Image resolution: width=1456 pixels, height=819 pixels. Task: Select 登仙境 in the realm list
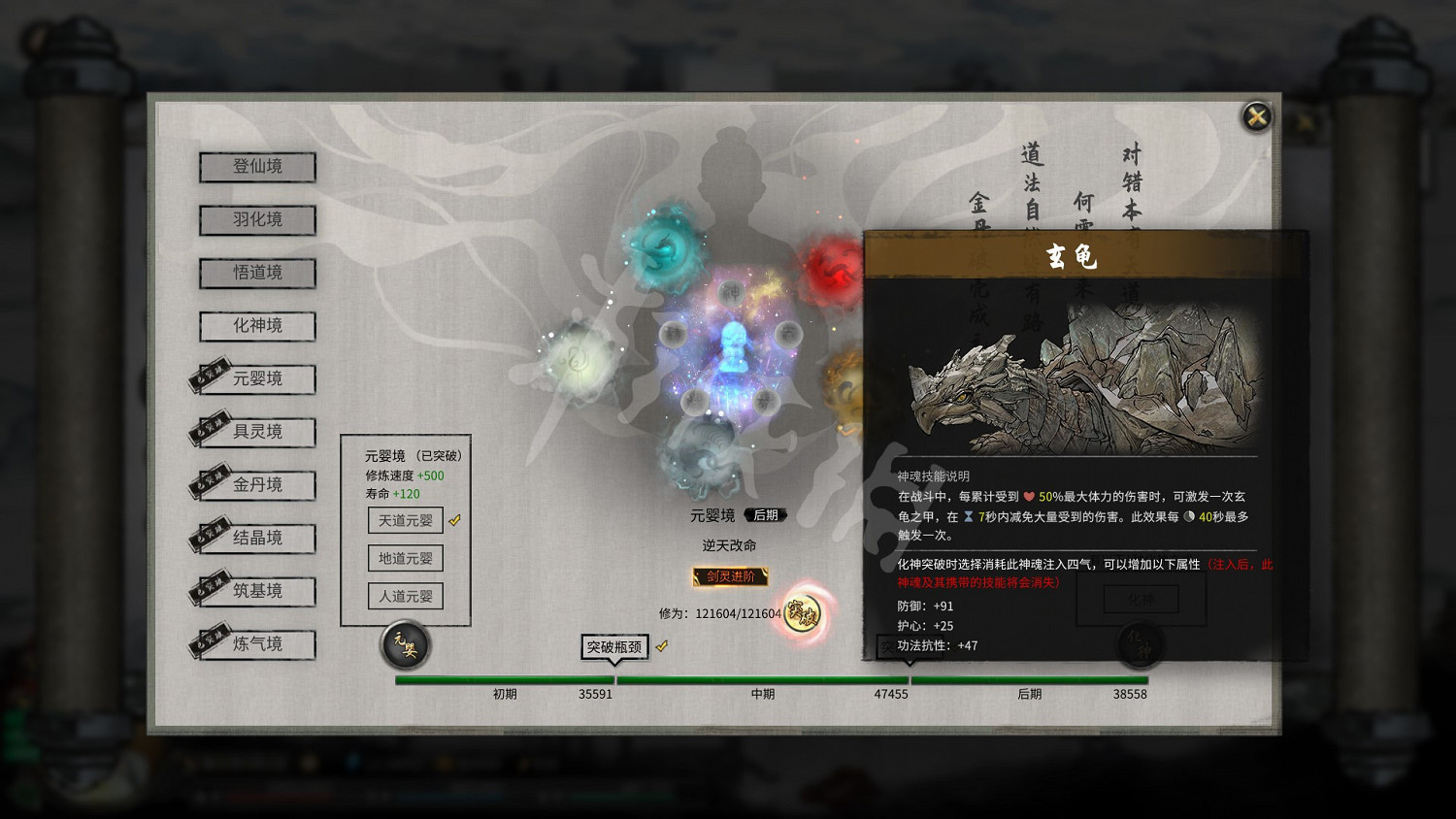click(x=256, y=167)
